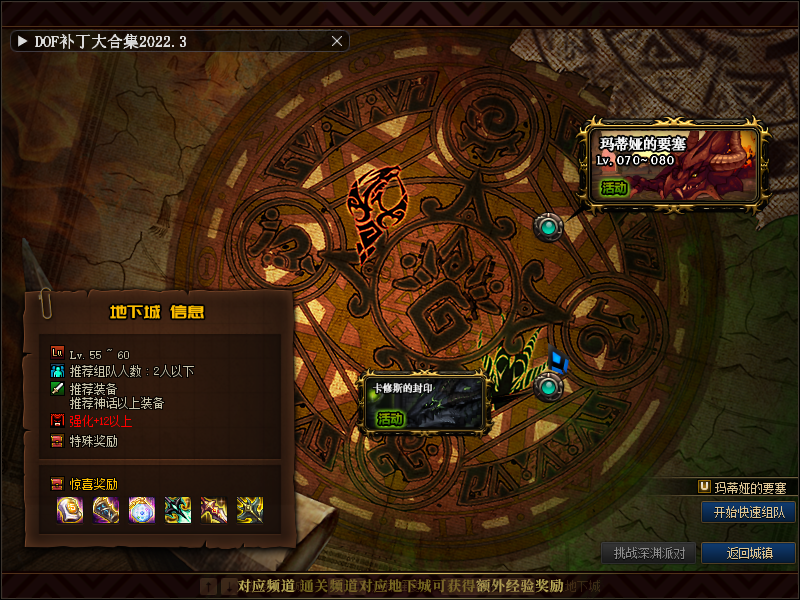Select the golden cross-blade reward icon
This screenshot has height=600, width=800.
(250, 509)
